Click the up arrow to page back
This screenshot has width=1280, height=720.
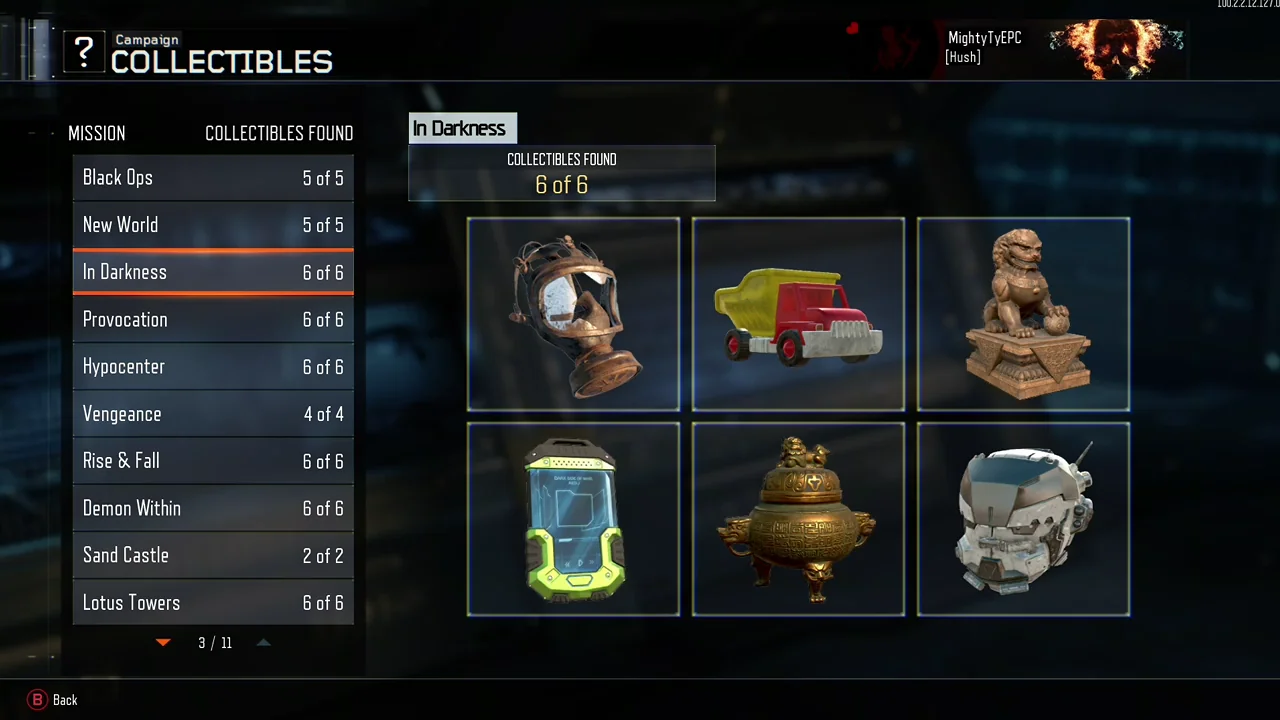point(263,643)
